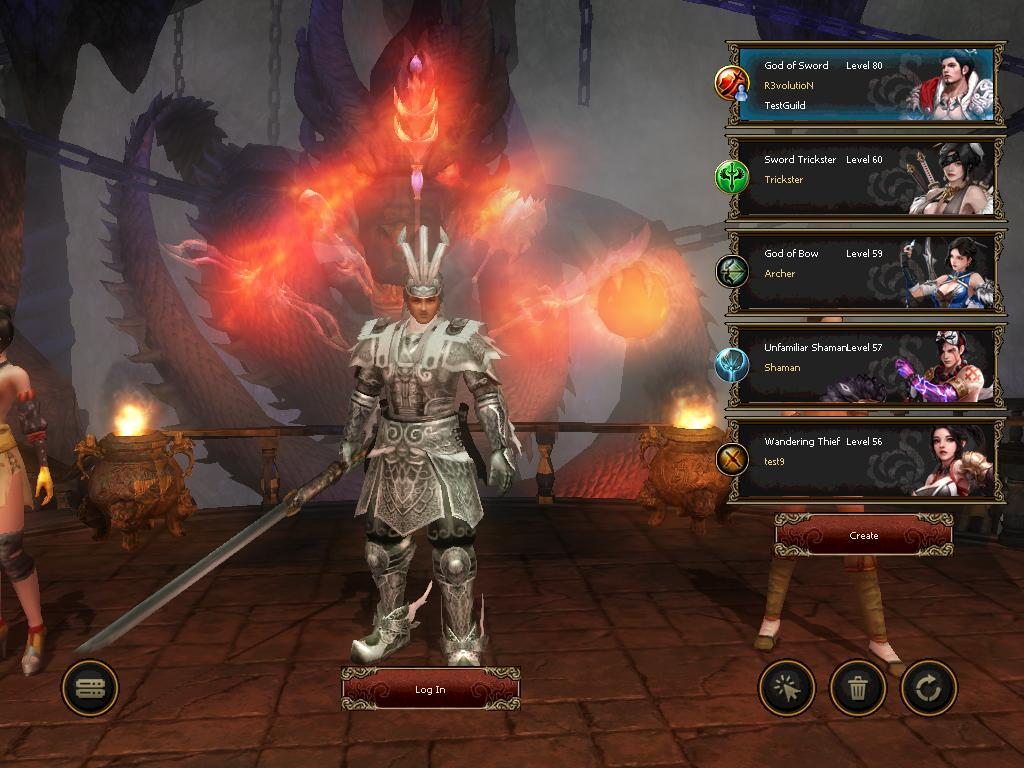Choose the Wandering Thief test9 character

tap(864, 460)
